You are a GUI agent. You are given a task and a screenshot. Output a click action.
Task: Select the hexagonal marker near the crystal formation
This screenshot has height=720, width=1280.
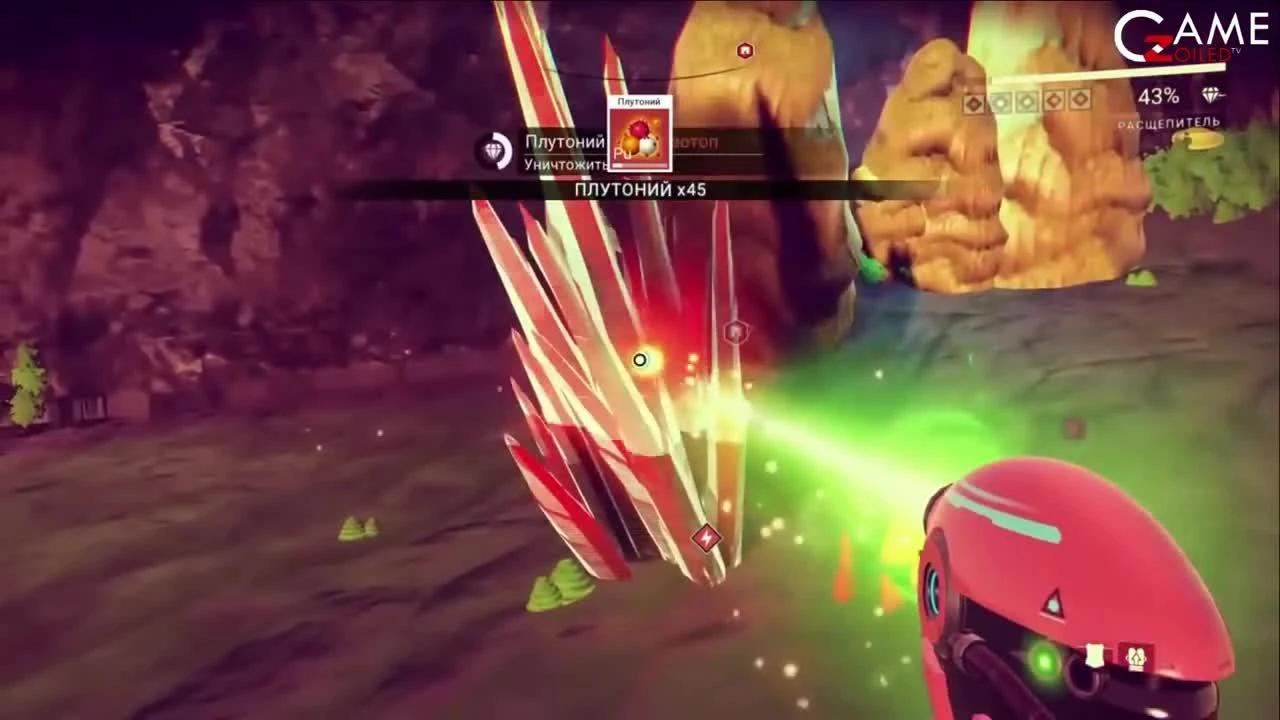[x=736, y=332]
